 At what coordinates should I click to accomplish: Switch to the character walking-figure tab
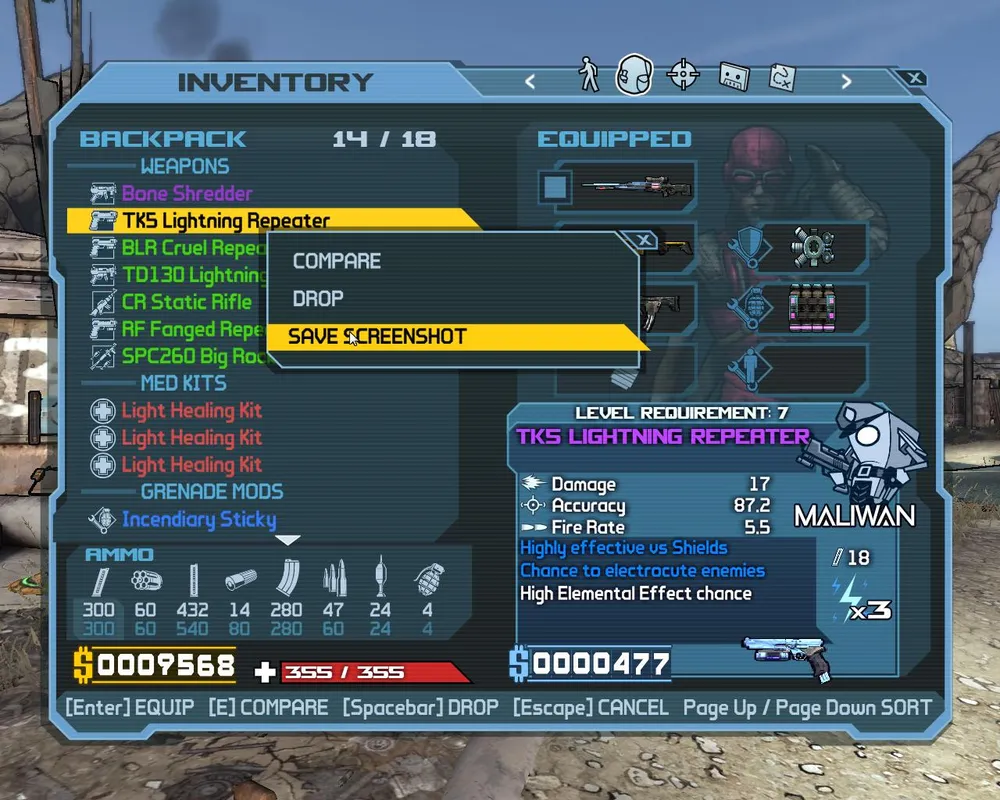coord(589,75)
